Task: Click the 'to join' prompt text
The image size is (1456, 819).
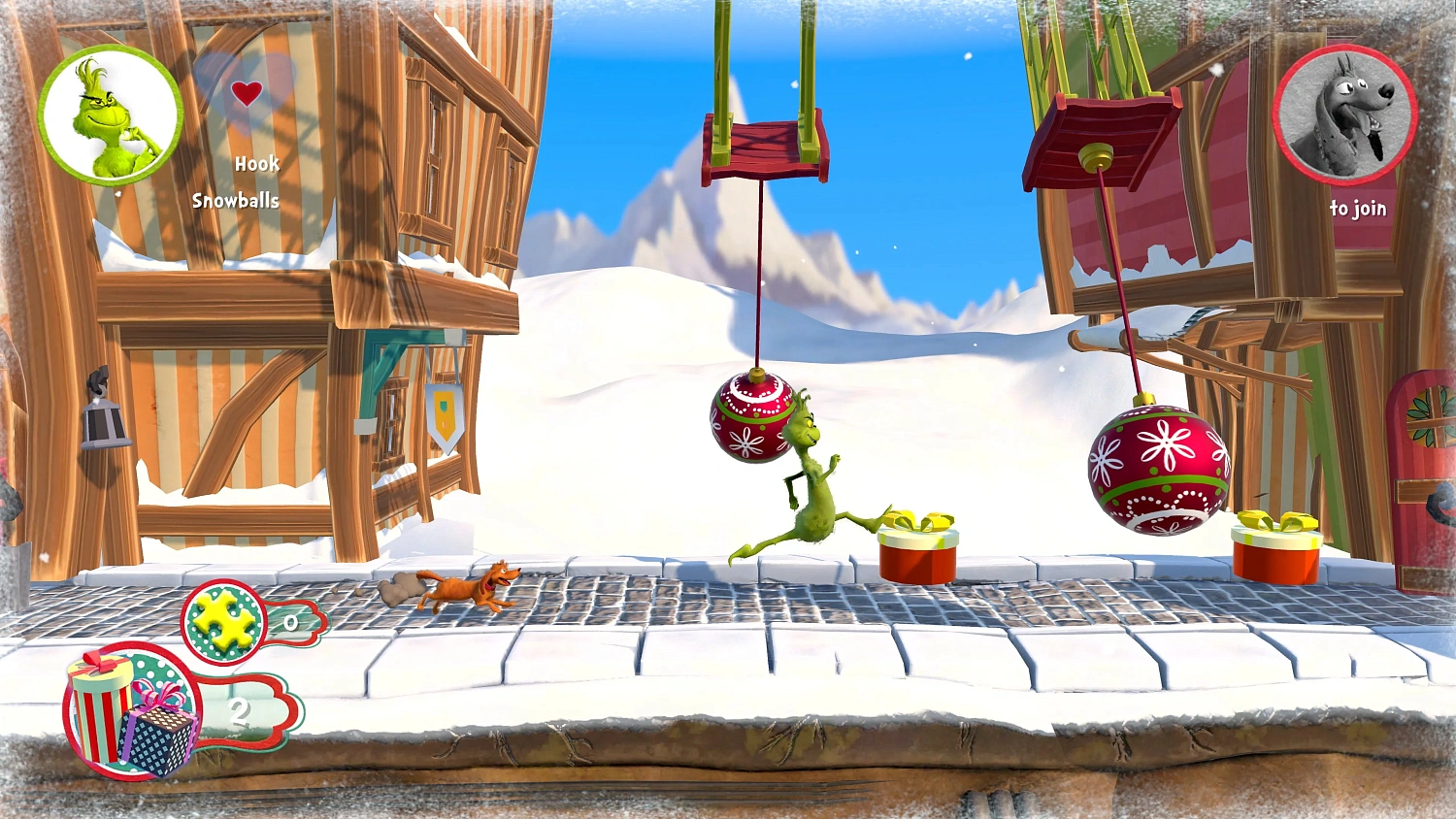Action: coord(1359,208)
